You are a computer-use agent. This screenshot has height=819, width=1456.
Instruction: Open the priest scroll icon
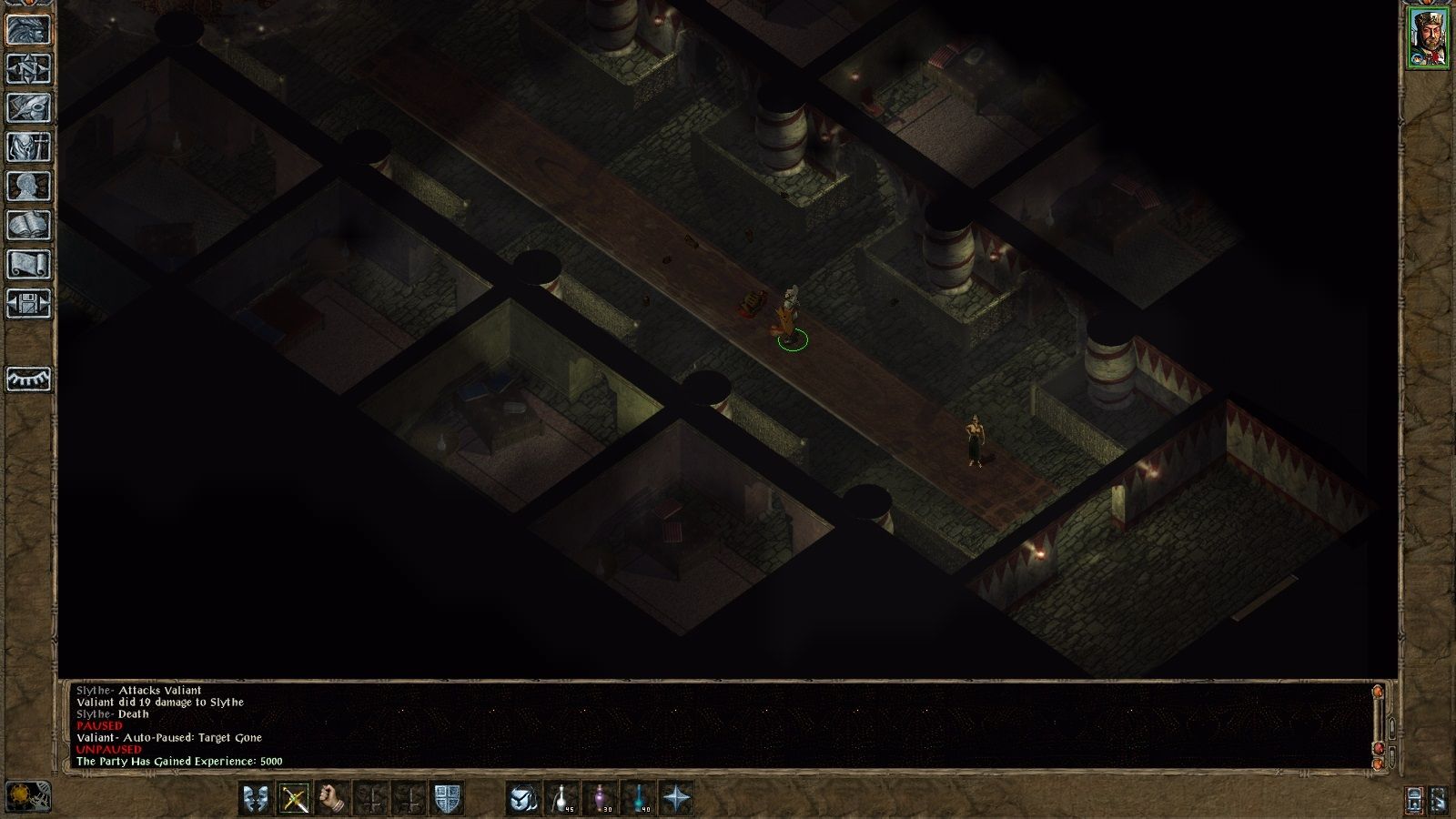(x=28, y=264)
